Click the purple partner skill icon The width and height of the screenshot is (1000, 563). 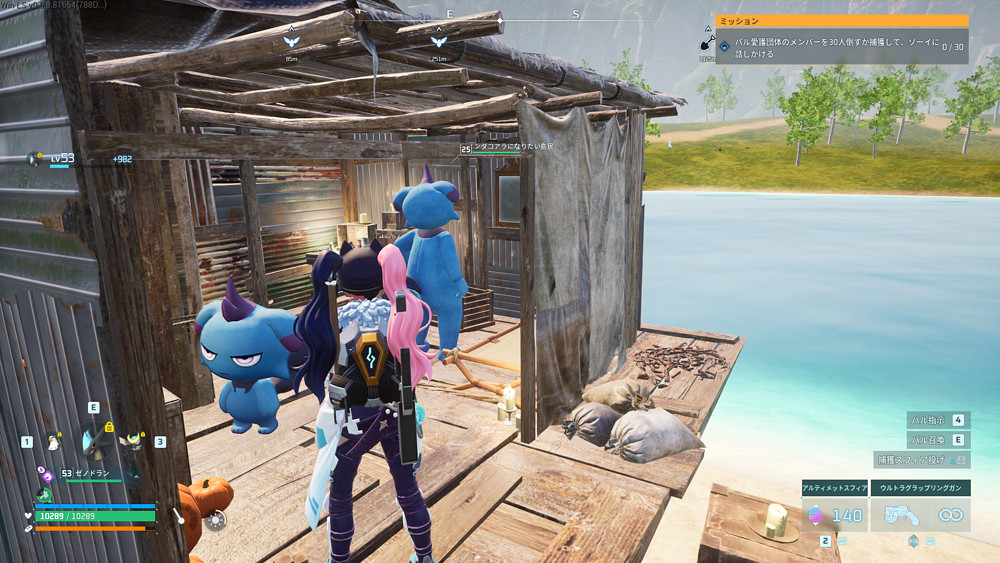click(45, 474)
